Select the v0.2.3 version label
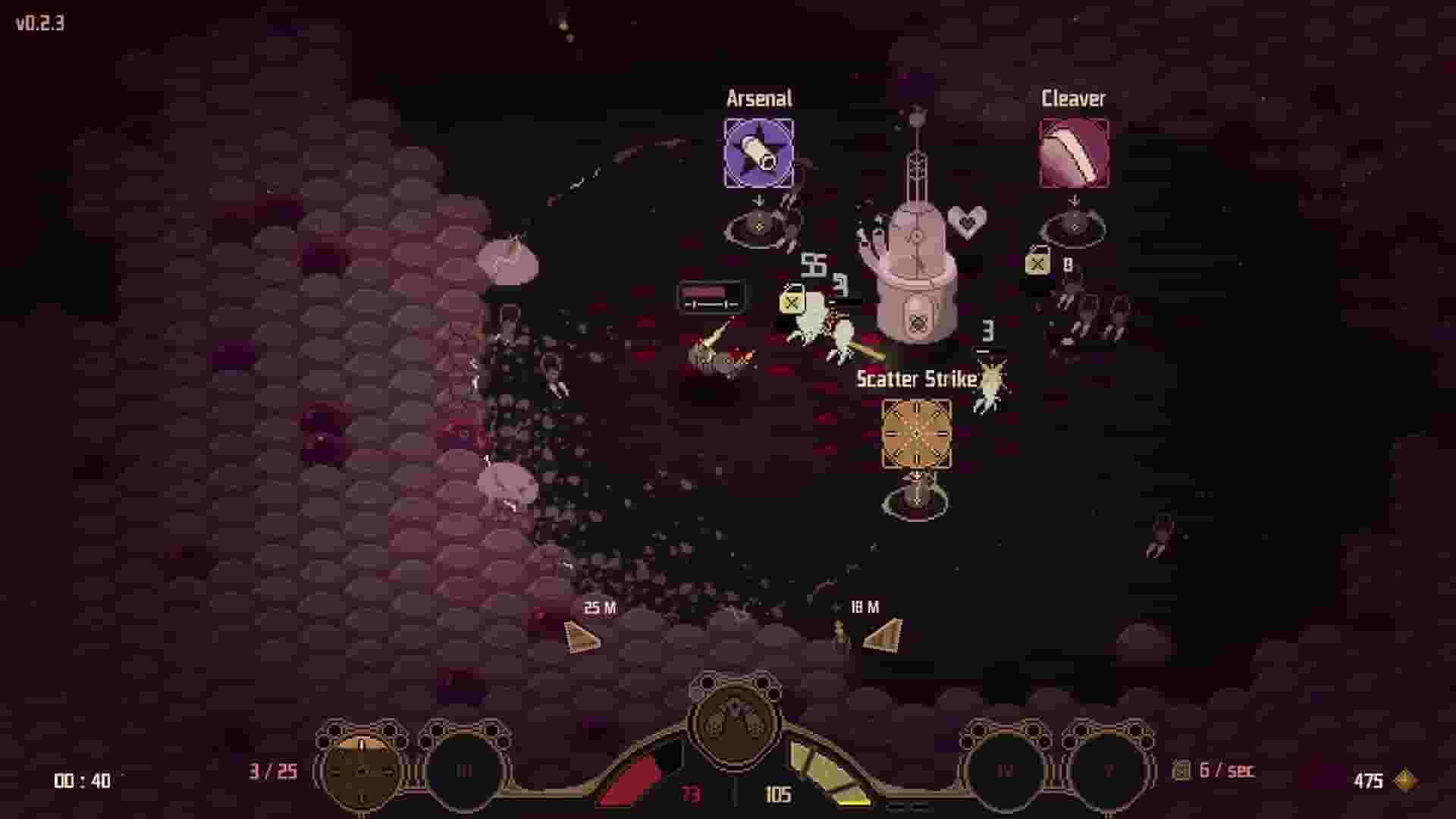The image size is (1456, 819). 39,23
